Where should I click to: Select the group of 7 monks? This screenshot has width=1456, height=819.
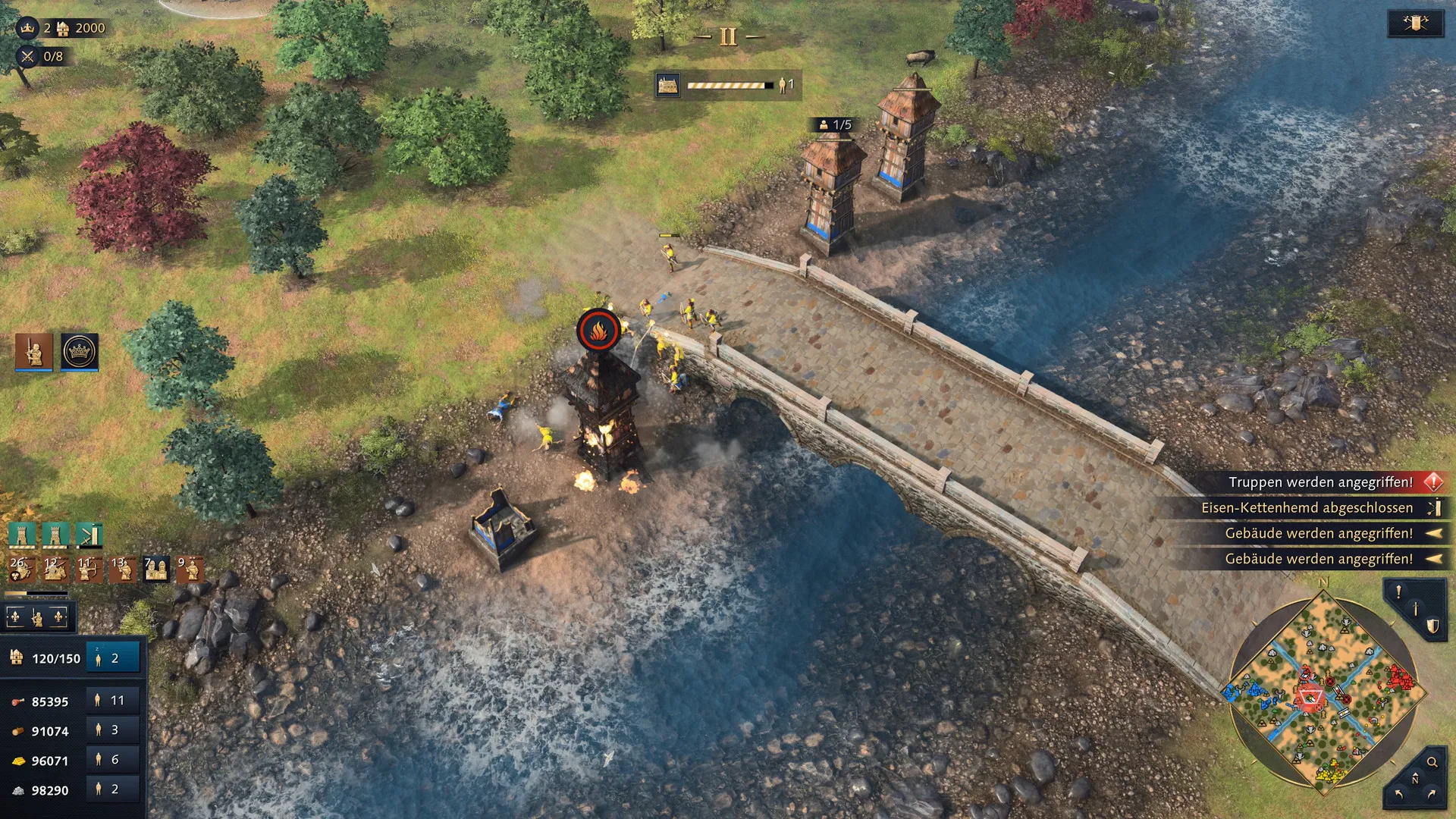(x=155, y=568)
